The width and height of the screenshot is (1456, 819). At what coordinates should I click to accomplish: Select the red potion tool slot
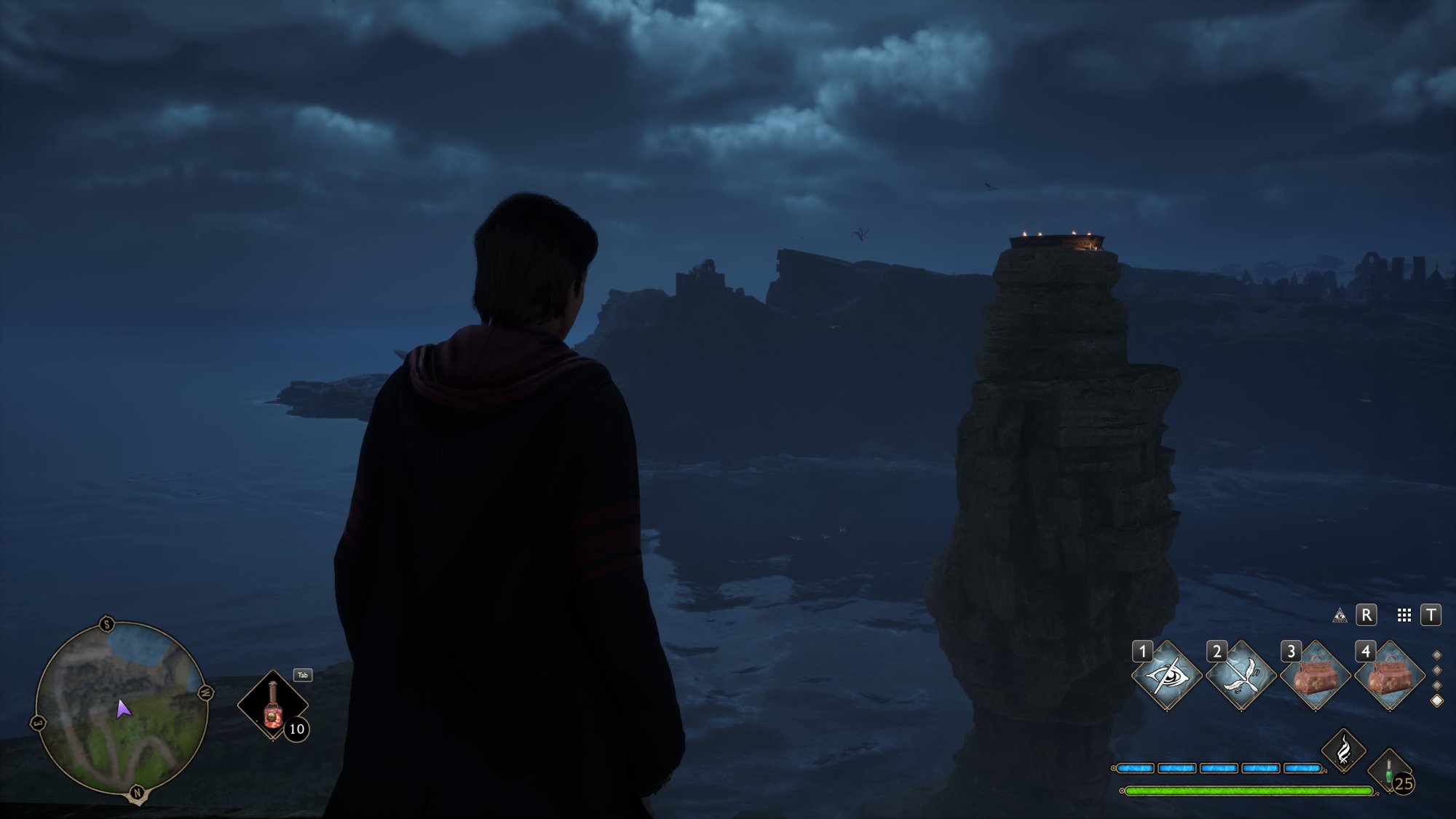[273, 705]
